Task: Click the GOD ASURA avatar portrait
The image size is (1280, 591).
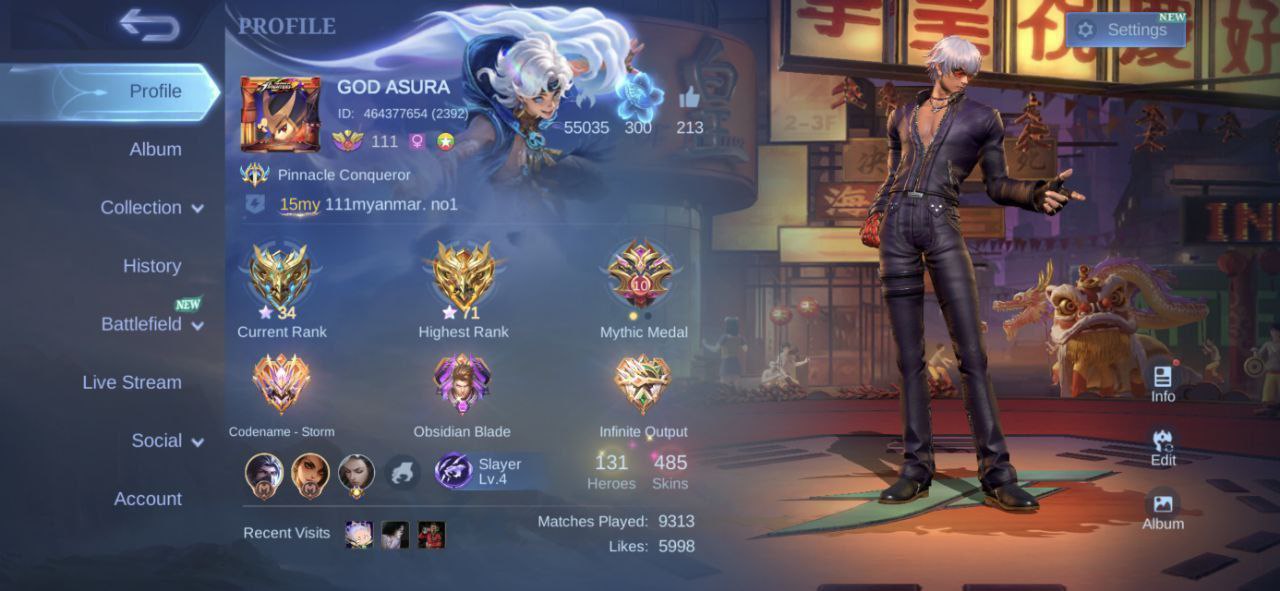Action: 280,113
